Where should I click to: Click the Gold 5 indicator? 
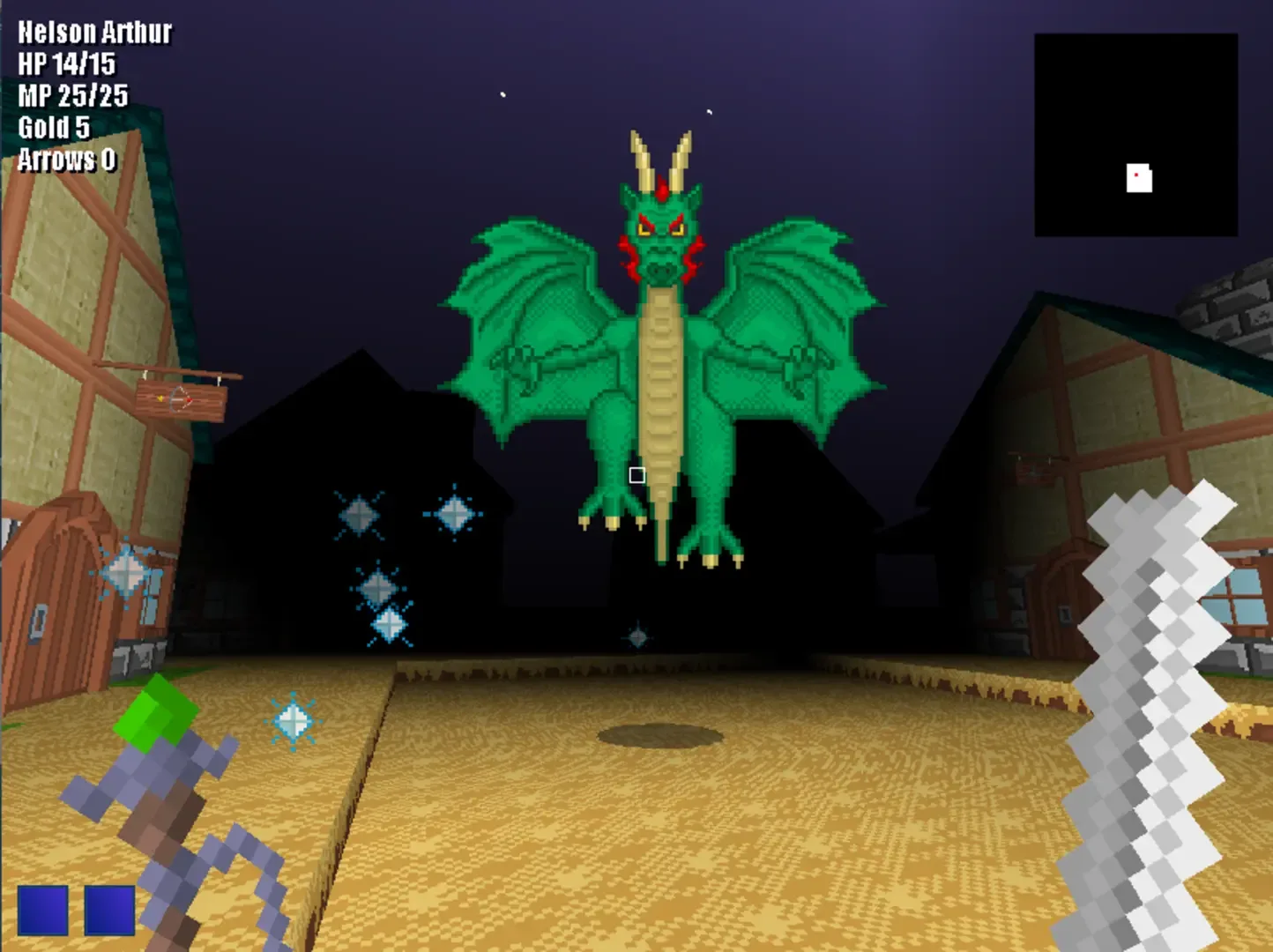(x=55, y=127)
